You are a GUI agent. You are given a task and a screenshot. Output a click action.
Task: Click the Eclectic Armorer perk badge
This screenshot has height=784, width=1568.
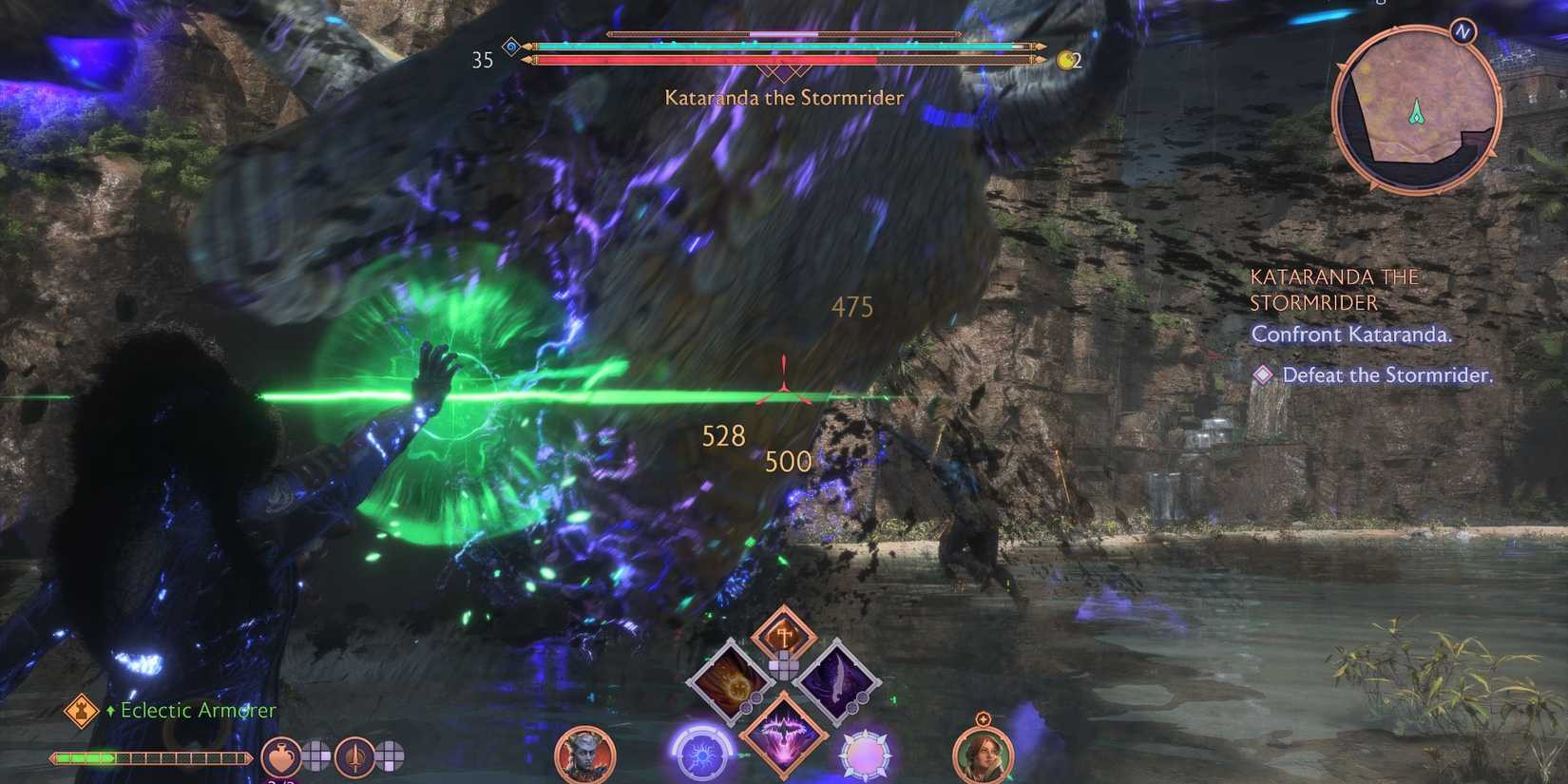pyautogui.click(x=81, y=710)
